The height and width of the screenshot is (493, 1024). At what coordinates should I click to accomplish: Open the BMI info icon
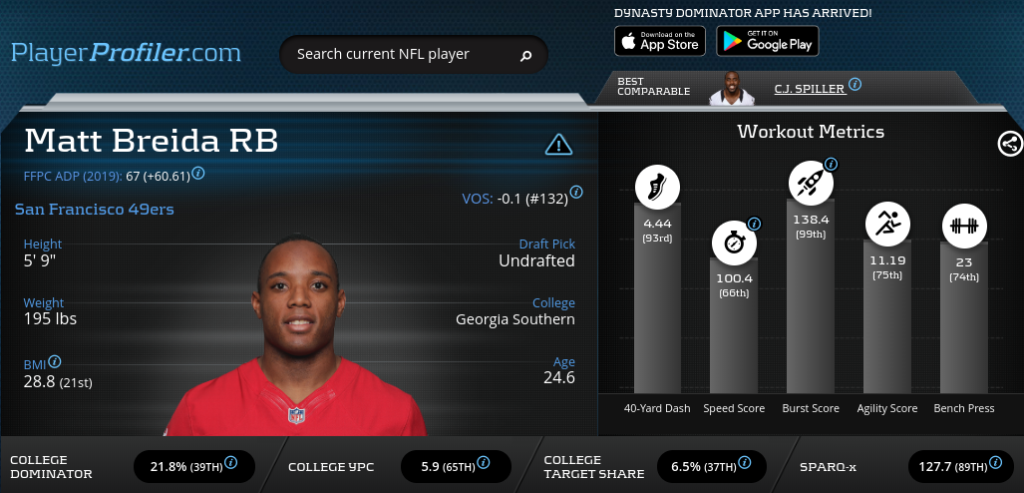point(55,362)
